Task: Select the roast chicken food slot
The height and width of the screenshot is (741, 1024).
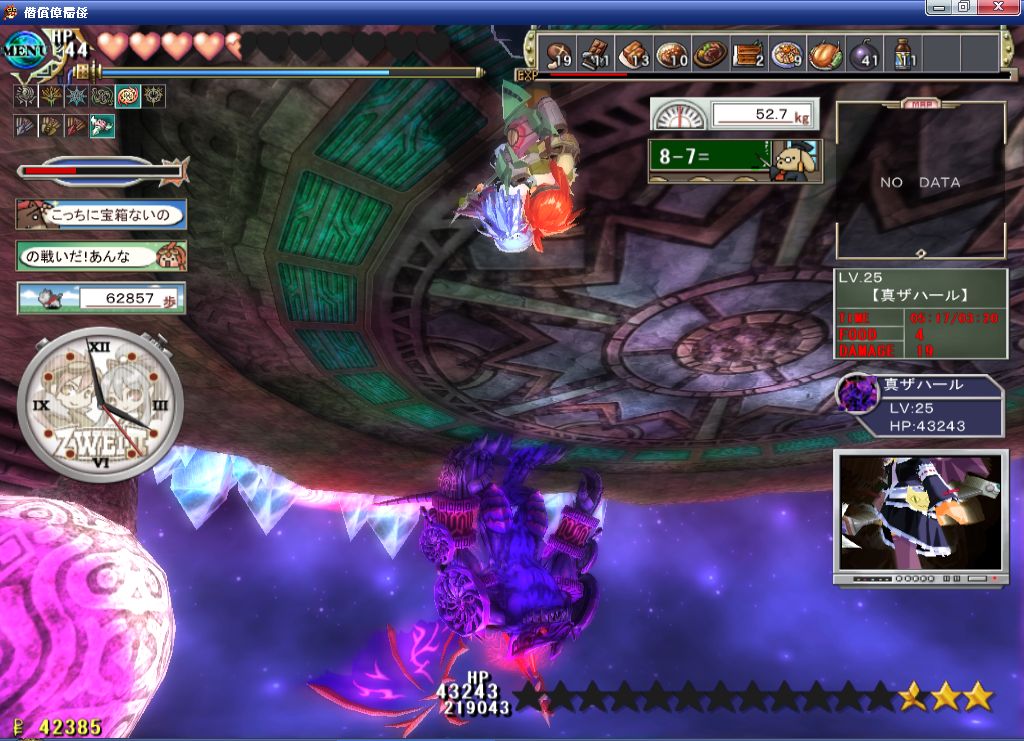Action: (825, 53)
